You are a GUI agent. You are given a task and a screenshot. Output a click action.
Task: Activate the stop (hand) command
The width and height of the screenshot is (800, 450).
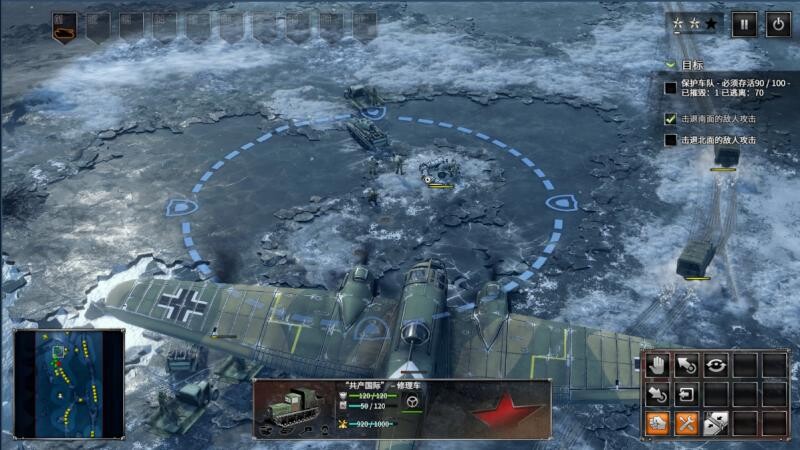657,366
